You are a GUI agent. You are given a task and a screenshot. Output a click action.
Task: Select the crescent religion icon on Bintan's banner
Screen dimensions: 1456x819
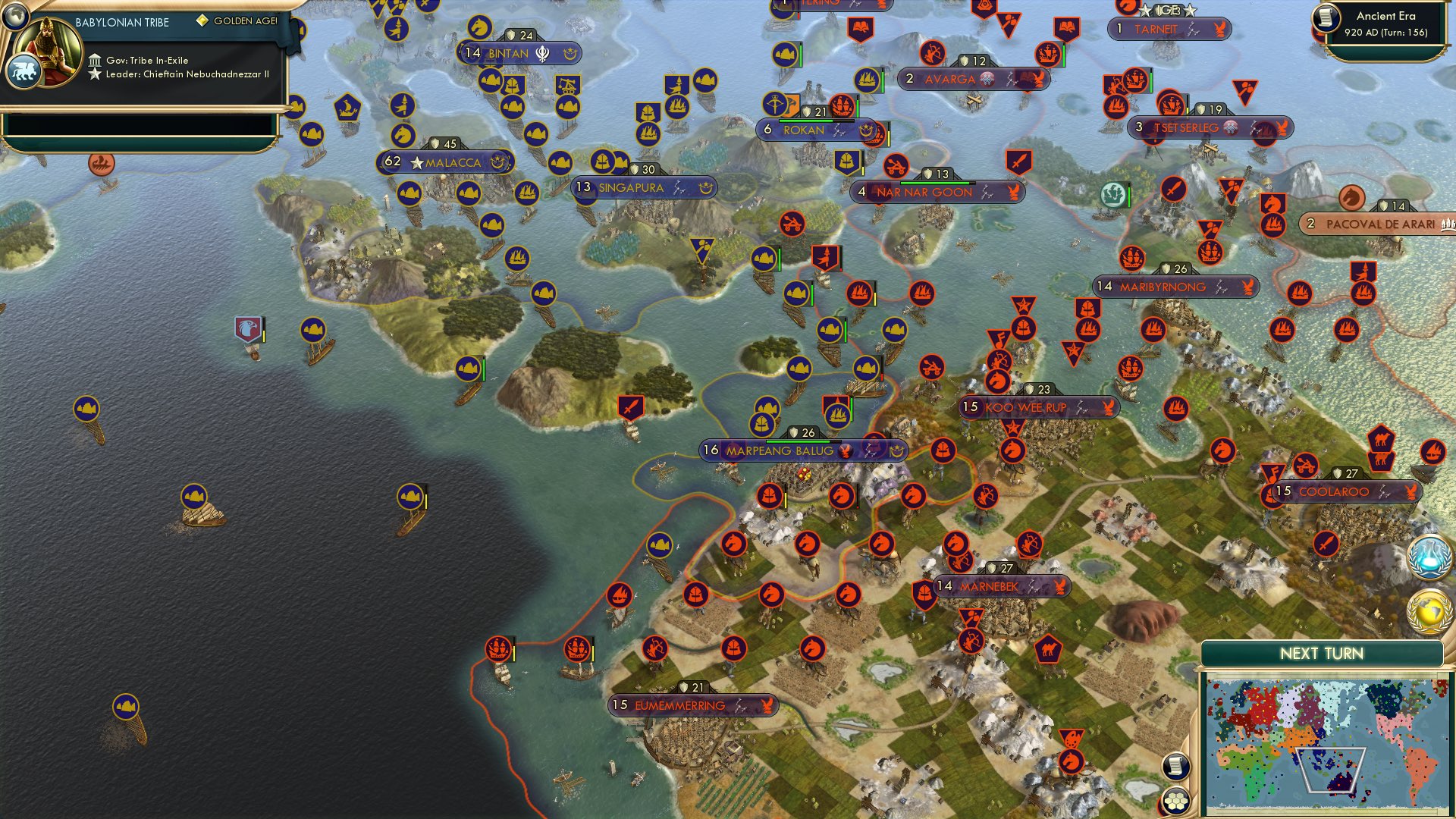[568, 54]
